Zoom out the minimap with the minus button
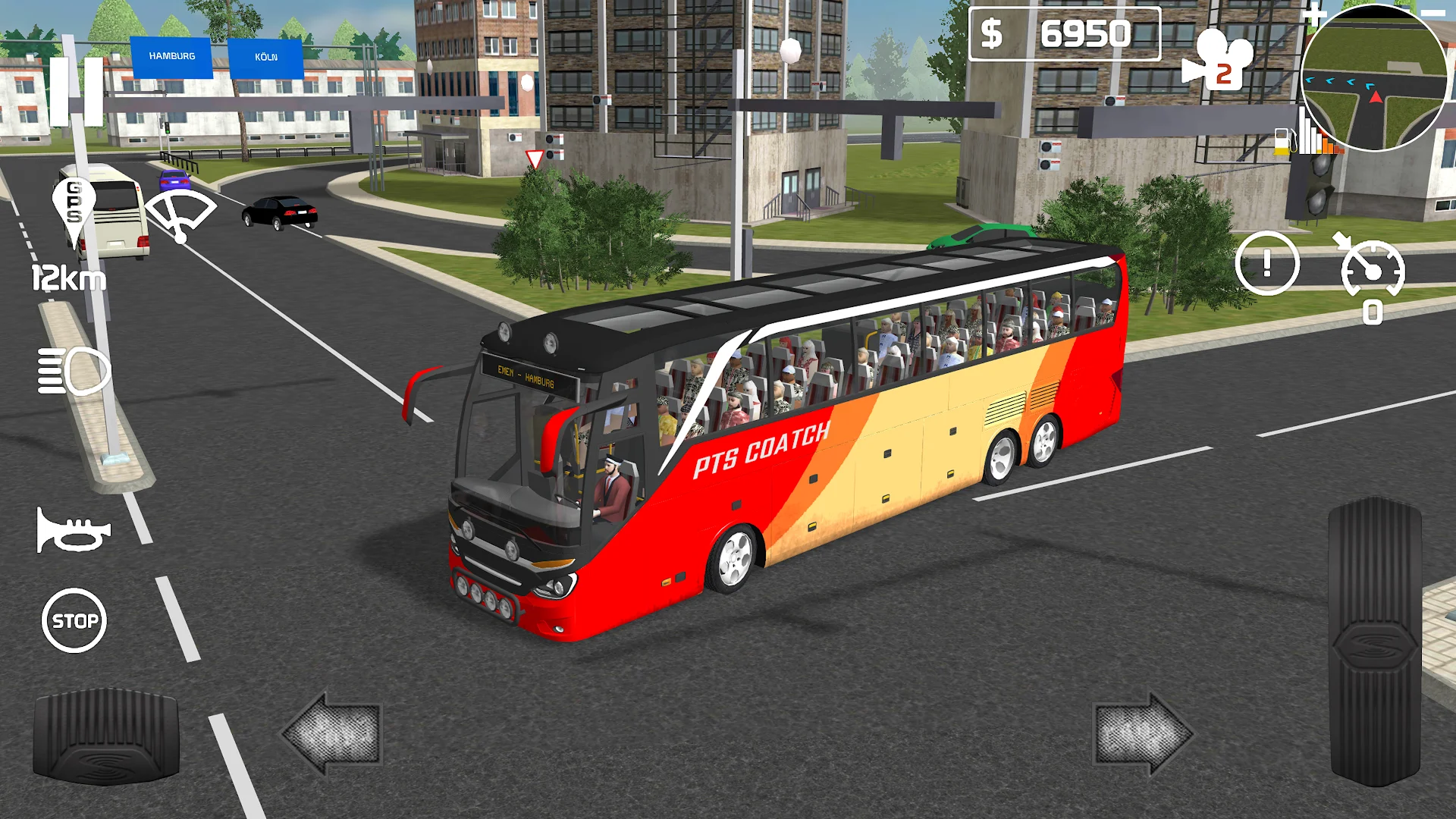 point(1433,13)
